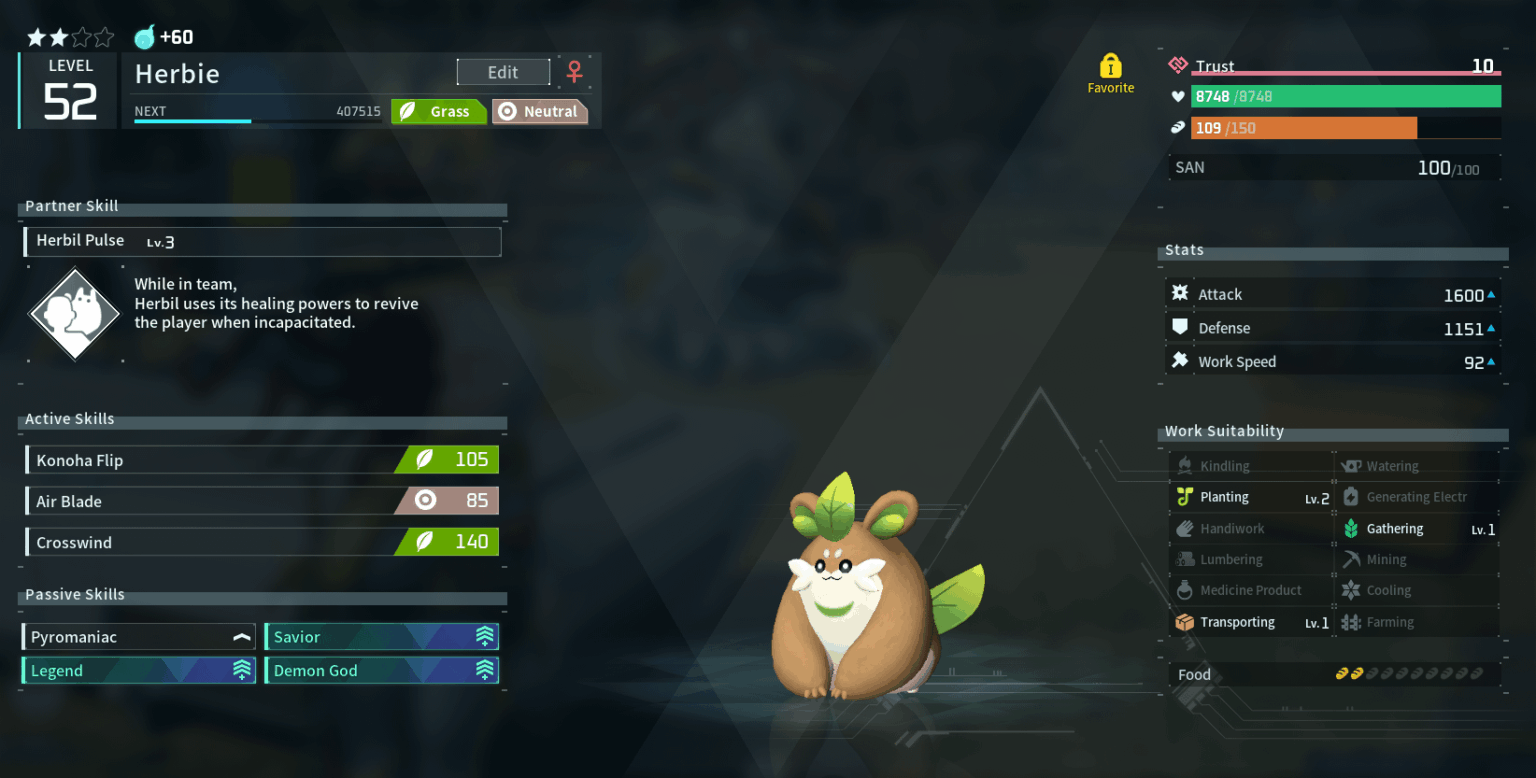Select the Work Speed stat row
Screen dimensions: 1536x778
(x=1335, y=362)
